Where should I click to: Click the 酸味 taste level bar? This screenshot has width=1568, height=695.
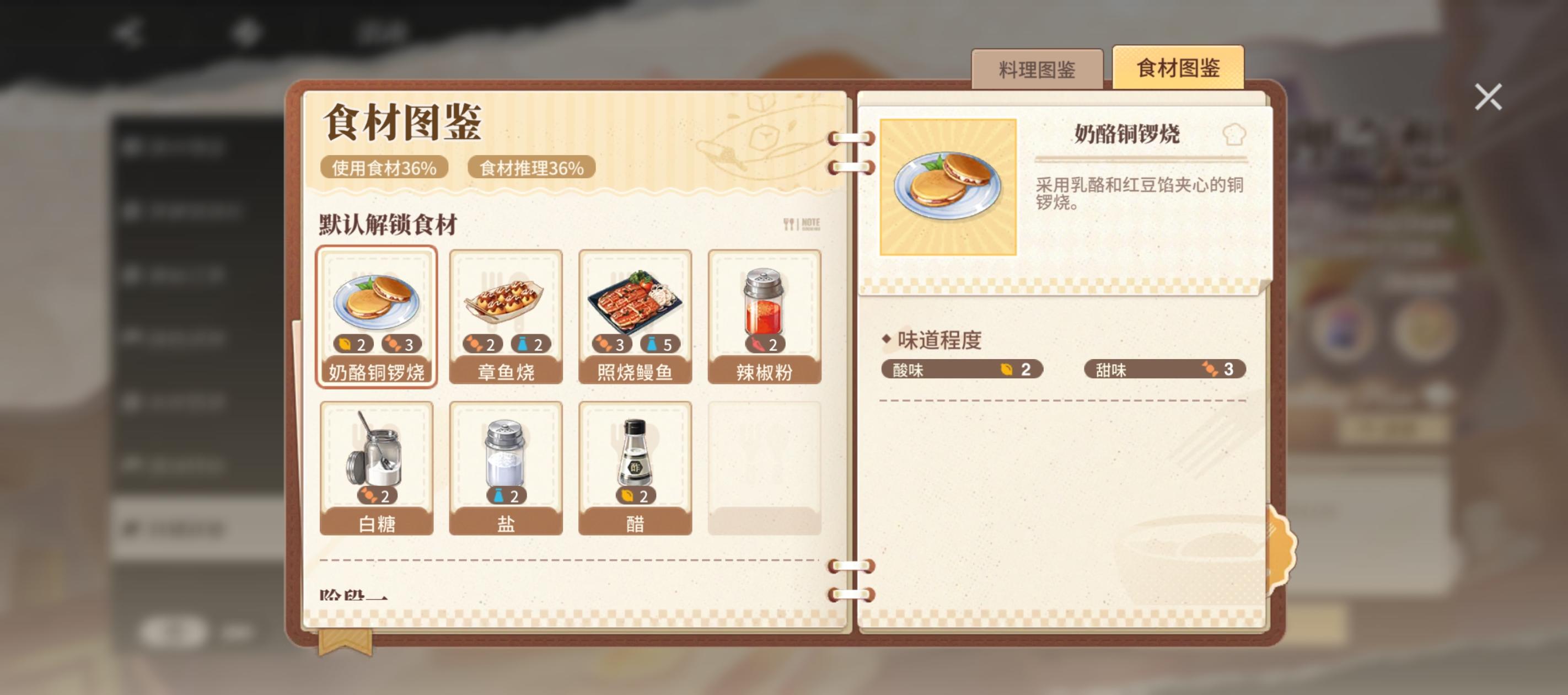coord(962,370)
